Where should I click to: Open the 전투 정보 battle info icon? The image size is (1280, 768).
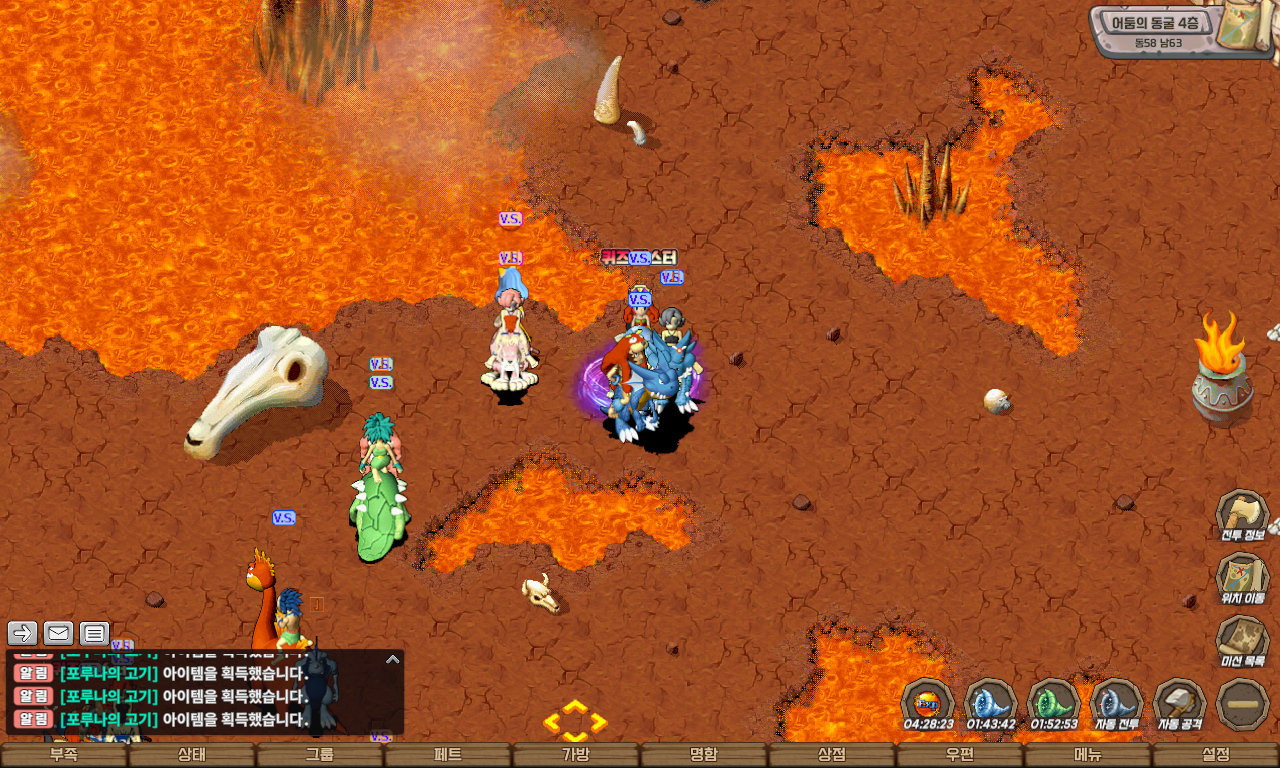tap(1242, 515)
